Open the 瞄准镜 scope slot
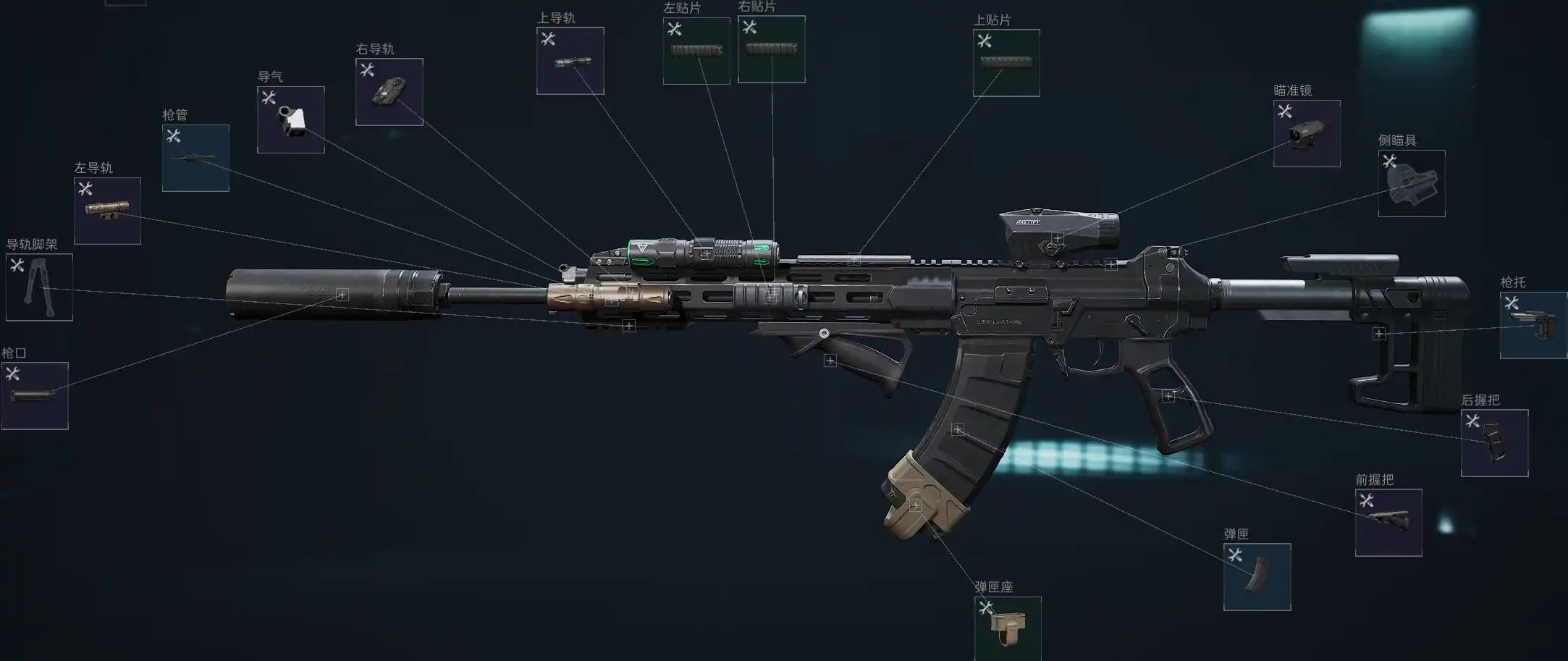The width and height of the screenshot is (1568, 661). 1307,134
